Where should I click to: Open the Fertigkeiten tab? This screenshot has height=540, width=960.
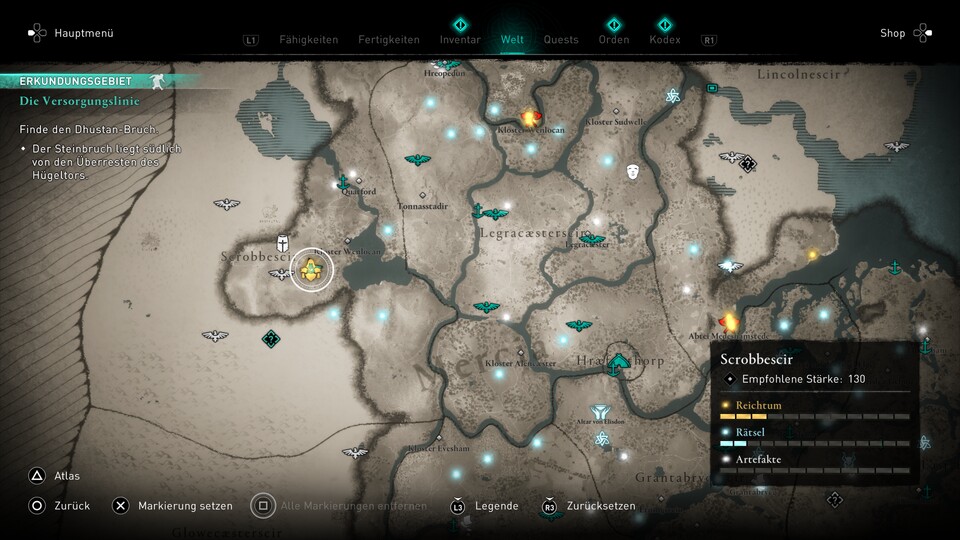pyautogui.click(x=389, y=40)
